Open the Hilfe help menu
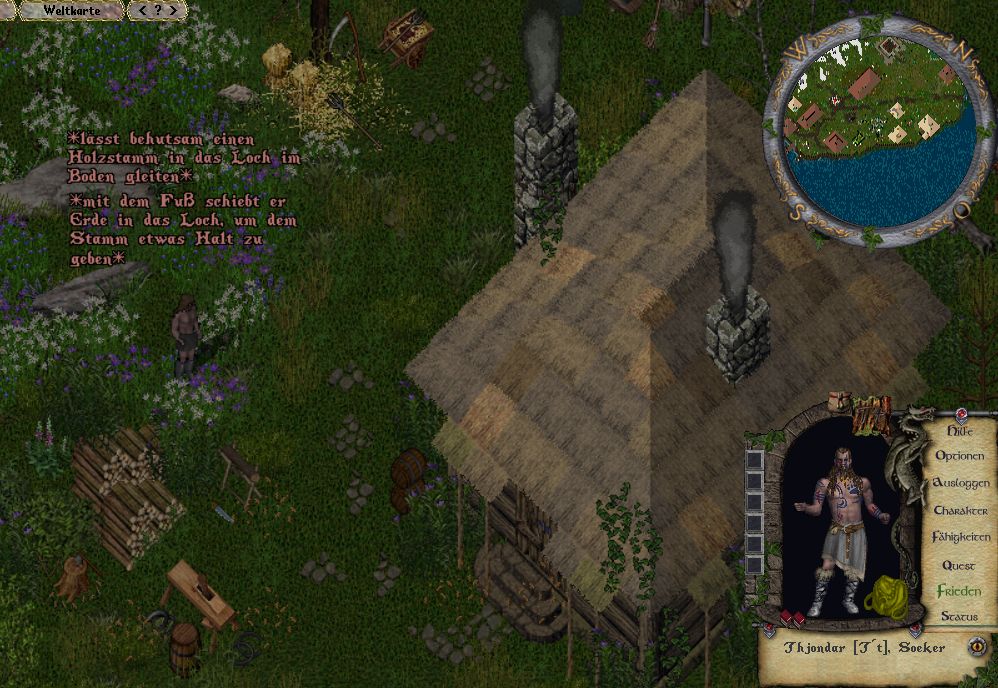Viewport: 998px width, 688px height. point(959,431)
